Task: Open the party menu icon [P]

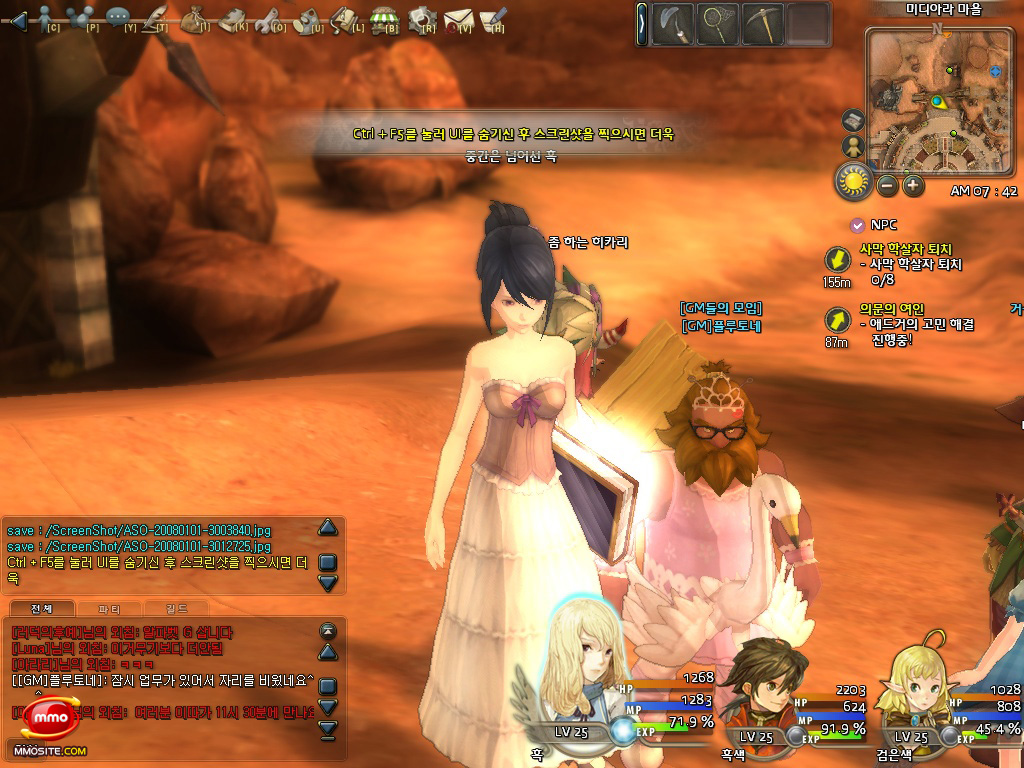Action: tap(83, 17)
